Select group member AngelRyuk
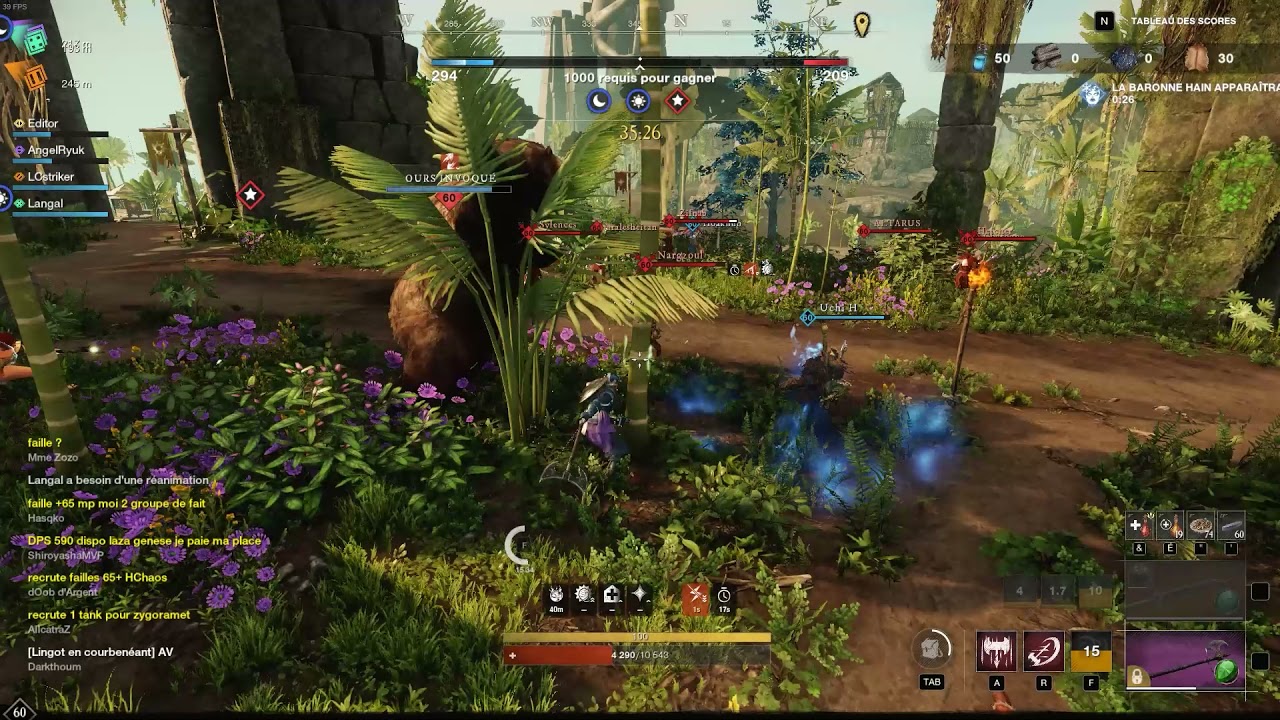 coord(56,151)
